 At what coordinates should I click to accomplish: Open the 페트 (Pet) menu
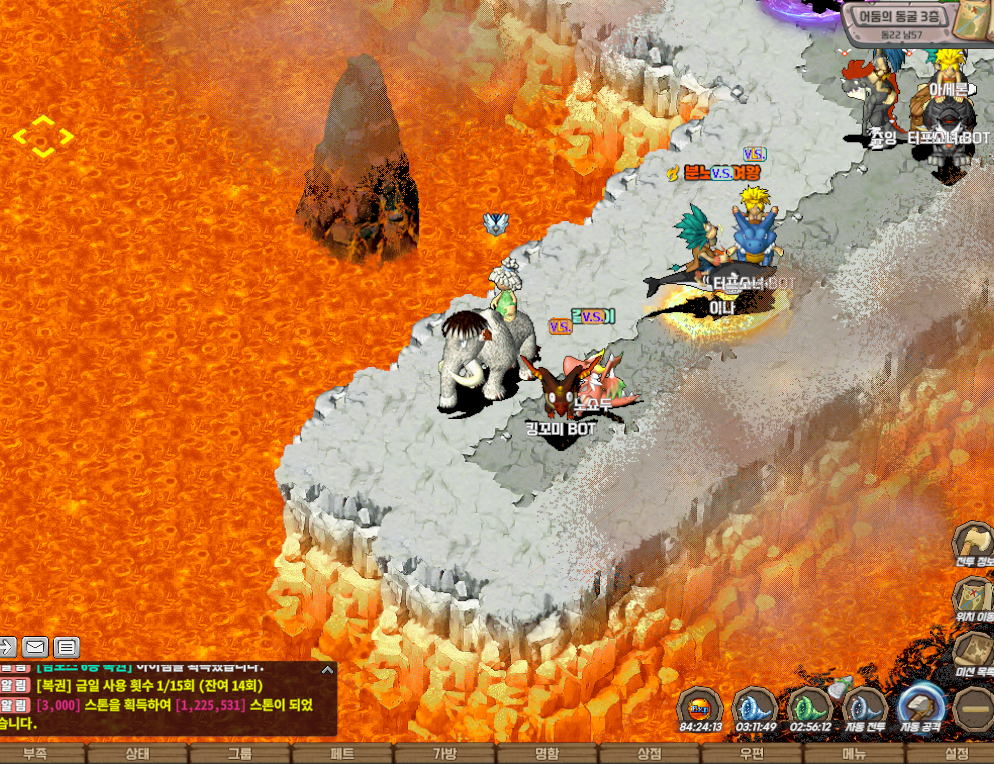point(342,754)
